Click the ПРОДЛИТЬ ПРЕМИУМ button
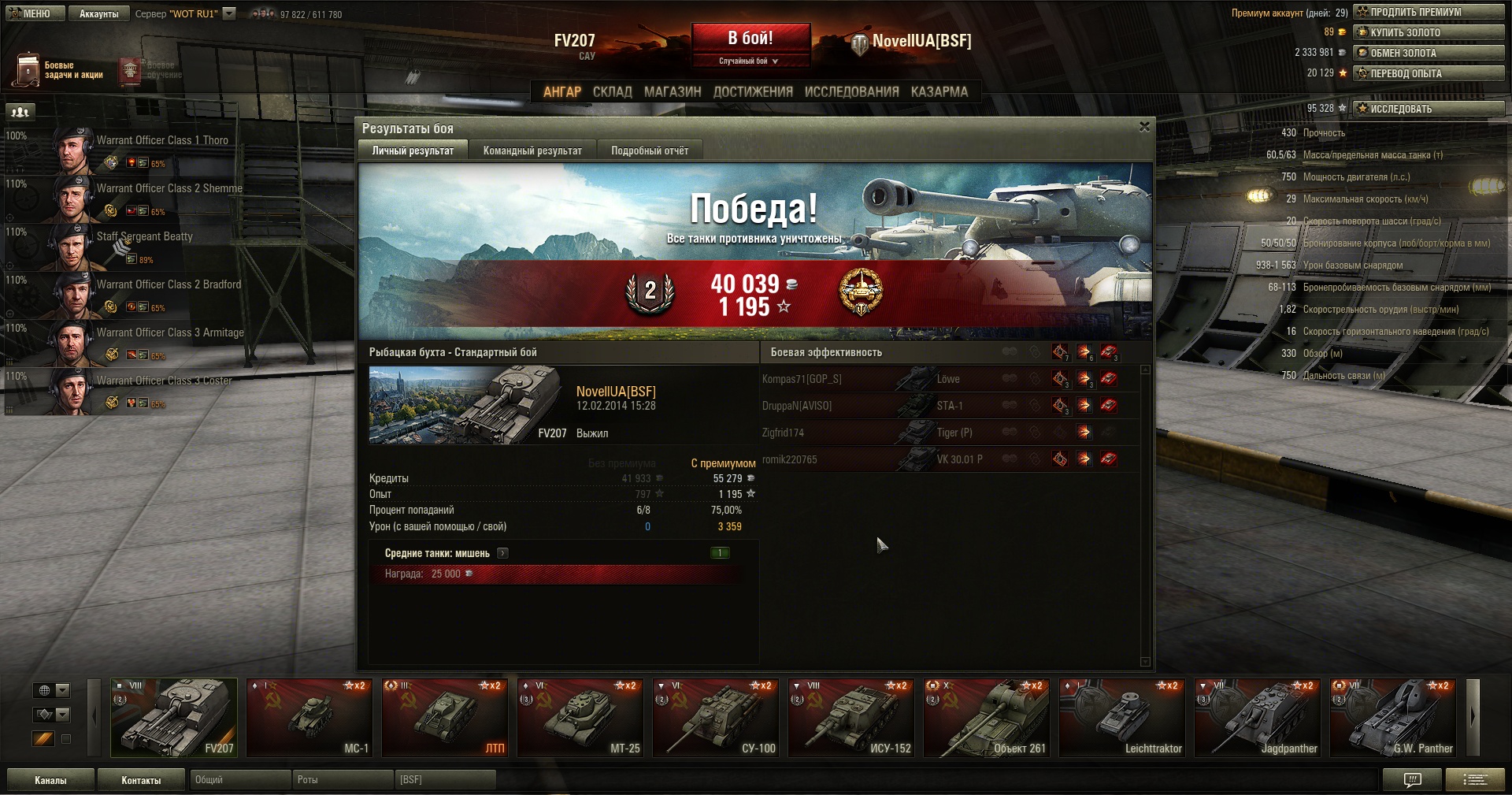 [1428, 12]
